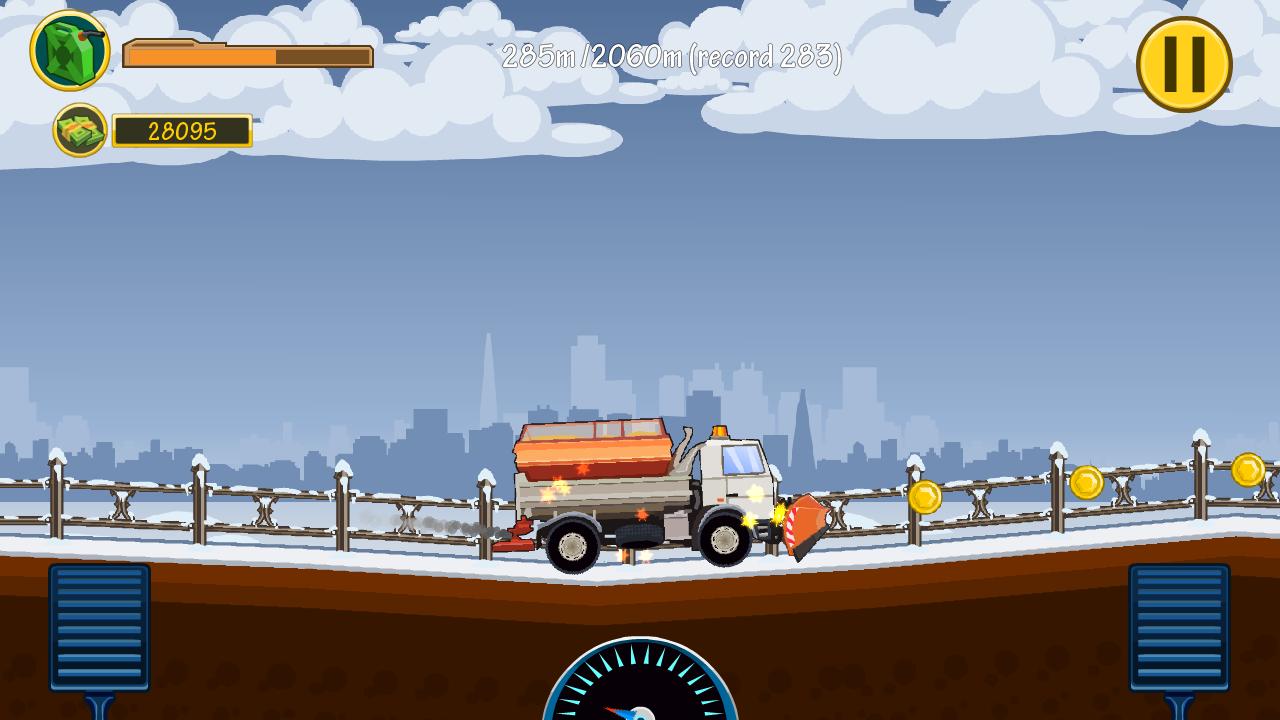Click the money bundle icon
Viewport: 1280px width, 720px height.
pyautogui.click(x=80, y=130)
